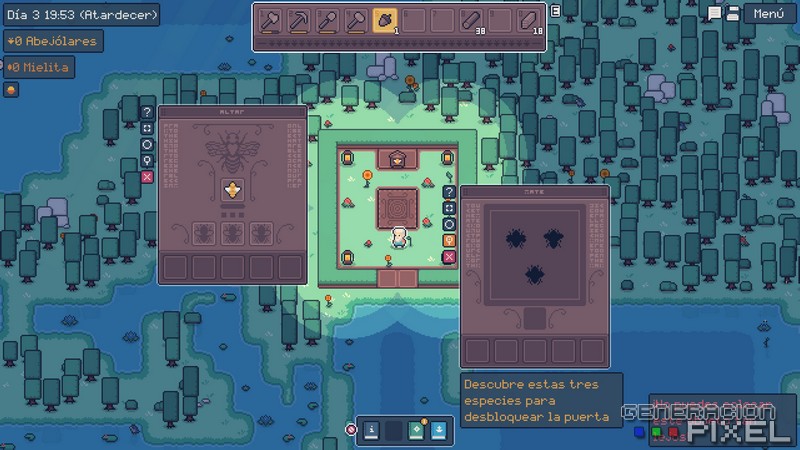Open the Menú button
The height and width of the screenshot is (450, 800).
click(768, 14)
